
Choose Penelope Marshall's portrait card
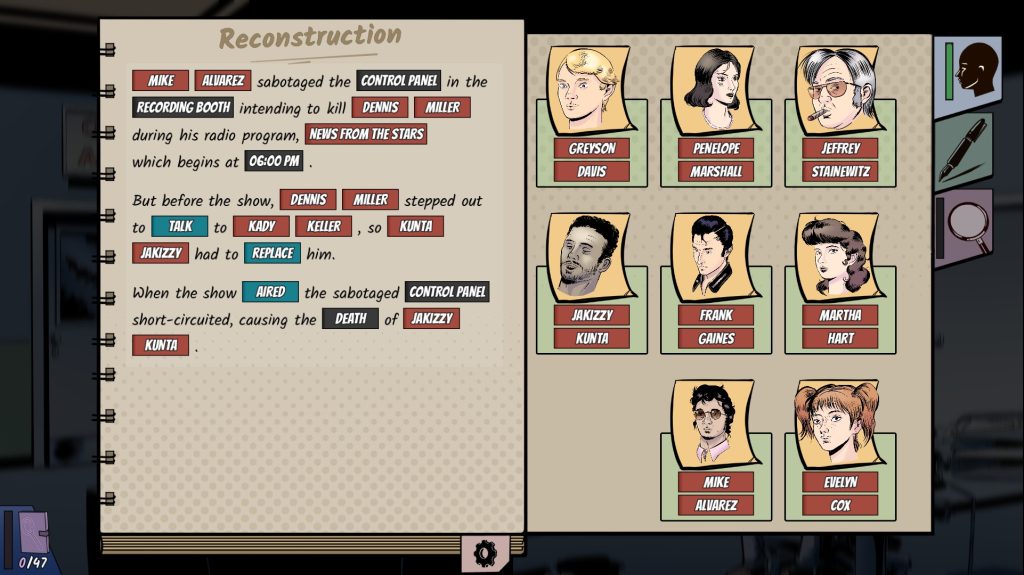coord(715,115)
